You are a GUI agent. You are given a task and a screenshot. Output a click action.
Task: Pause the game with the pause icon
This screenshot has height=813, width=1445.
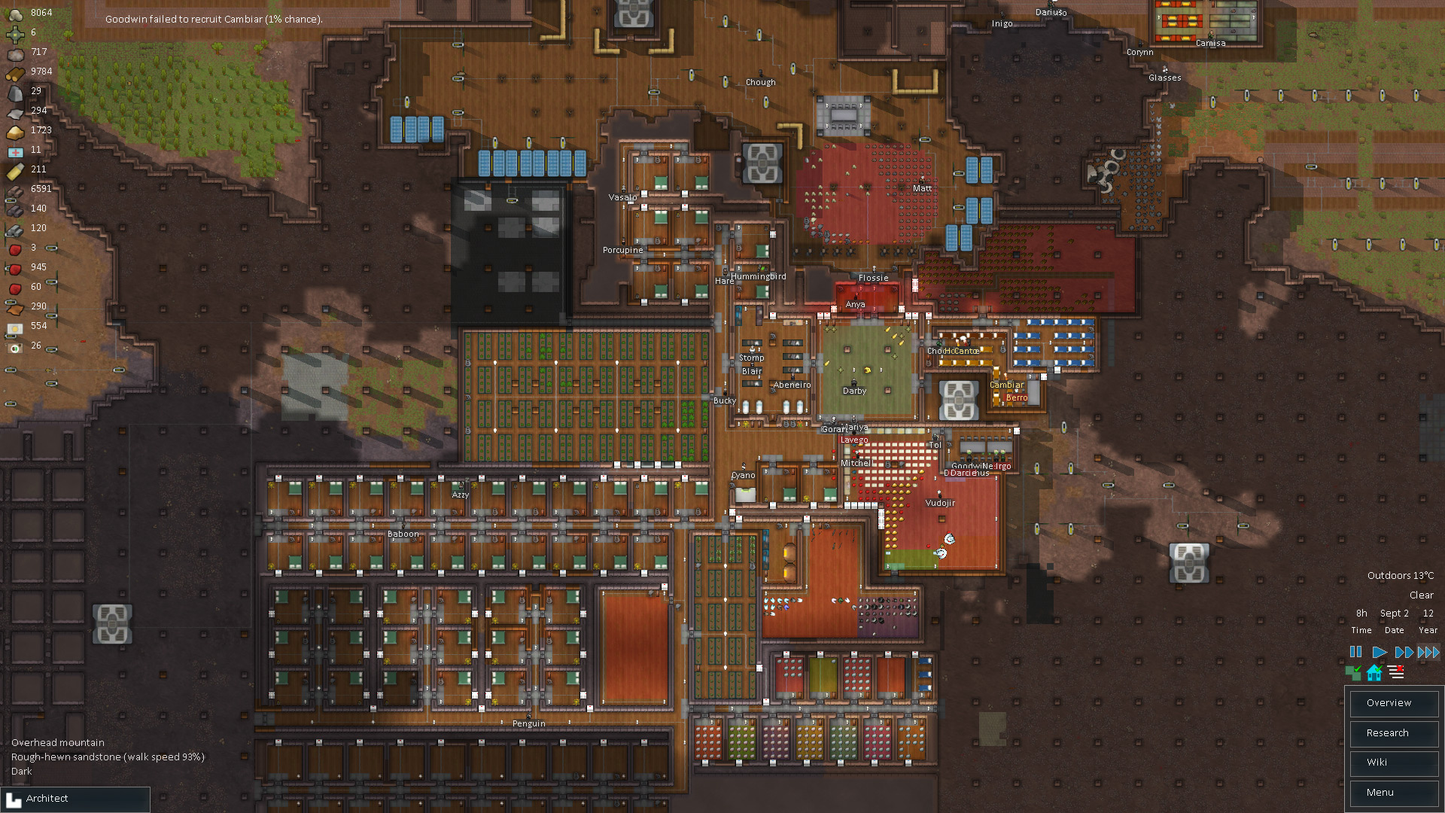[x=1356, y=652]
